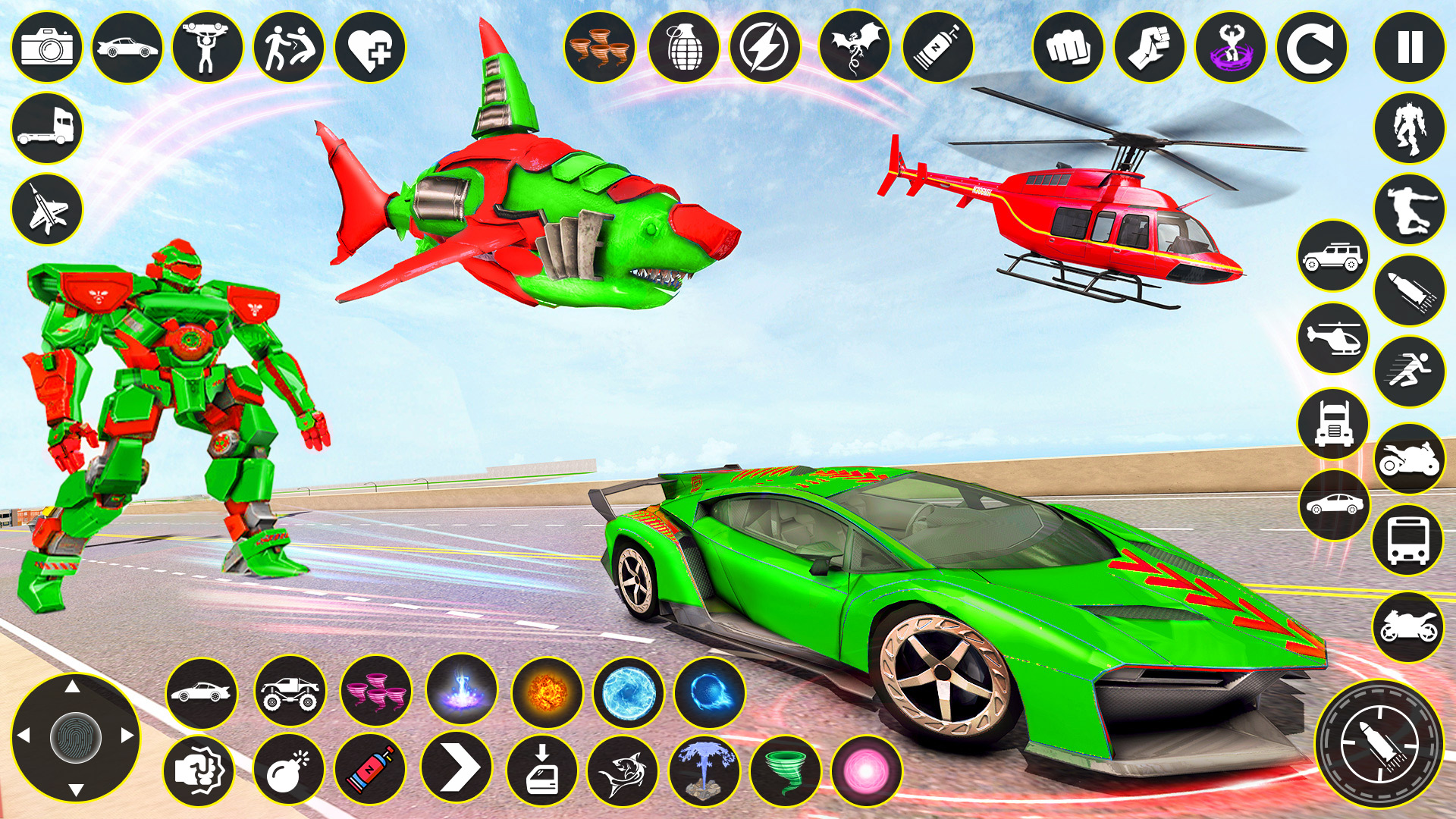This screenshot has height=819, width=1456.
Task: Activate the lightning power
Action: (x=765, y=48)
